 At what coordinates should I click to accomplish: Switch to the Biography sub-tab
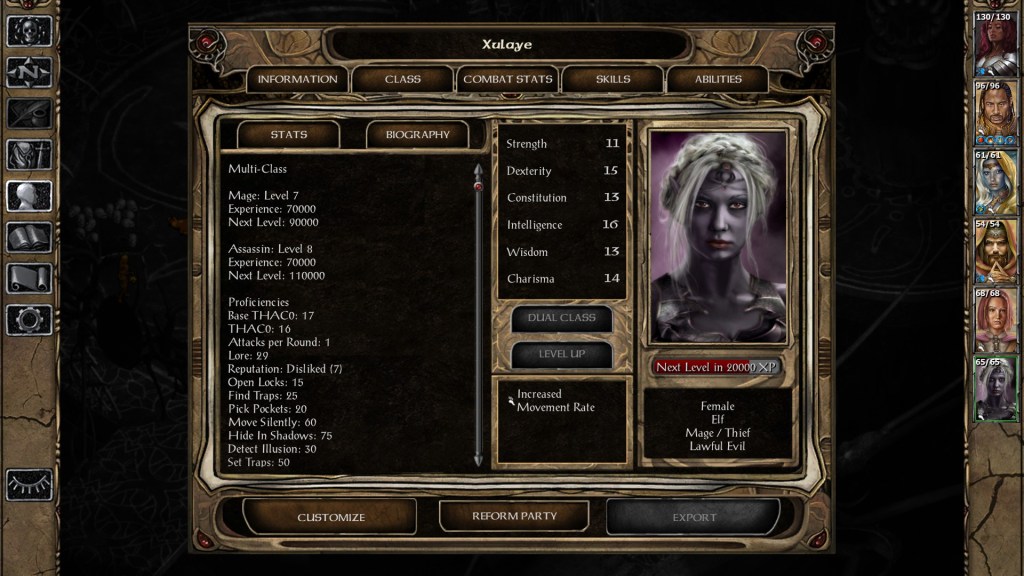coord(418,134)
